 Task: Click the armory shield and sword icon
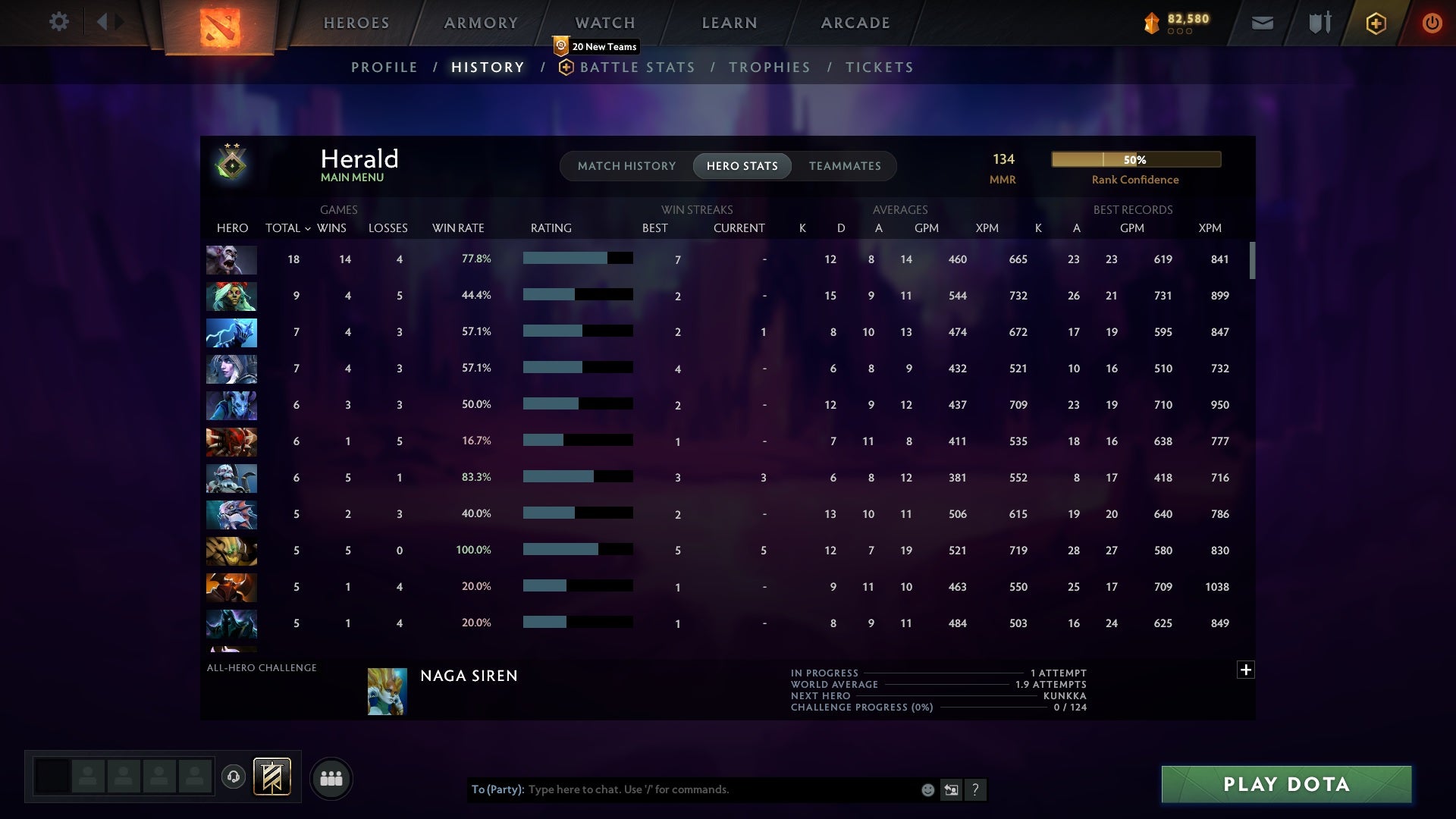[x=1319, y=22]
